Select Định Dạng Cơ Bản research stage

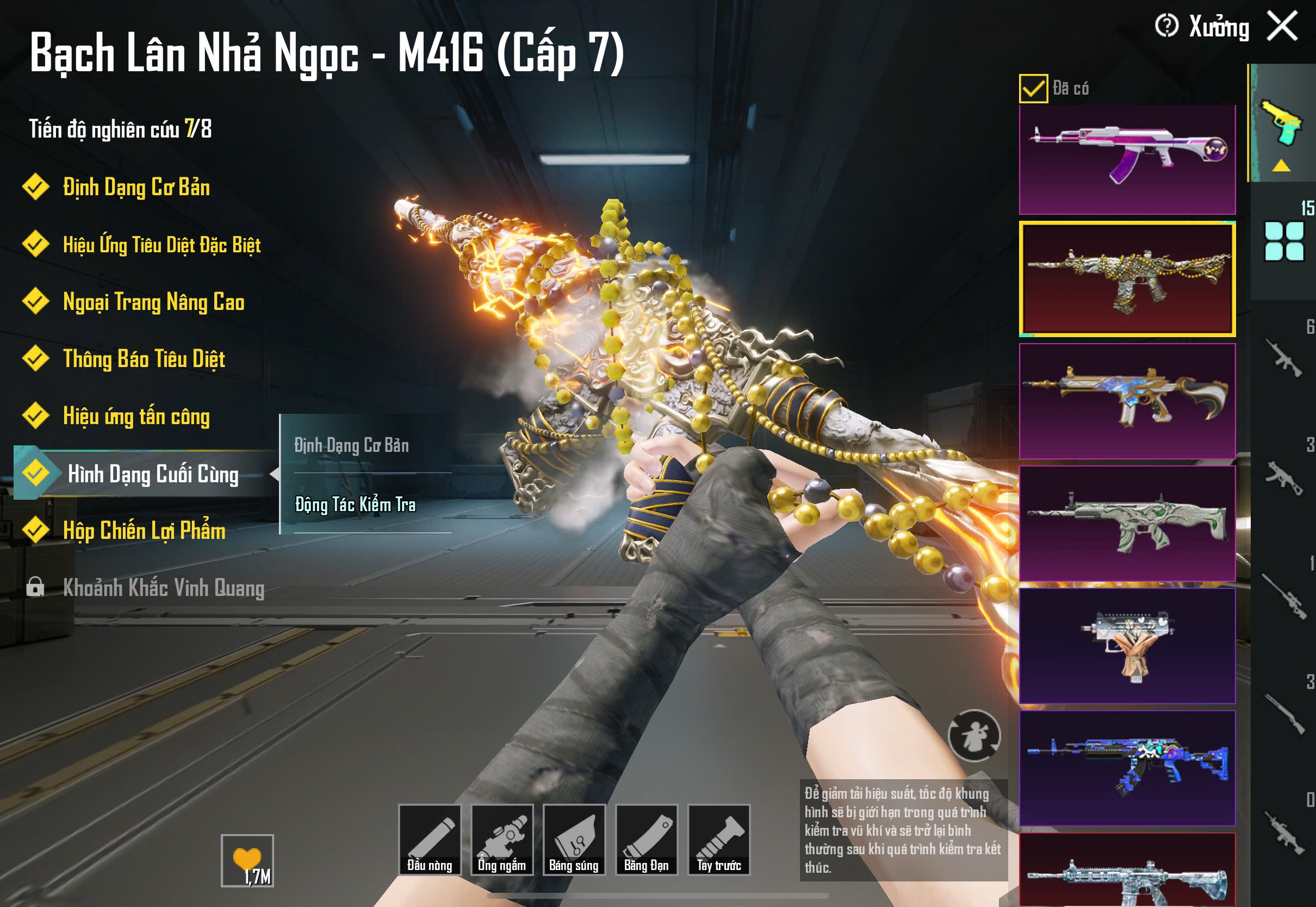point(136,188)
